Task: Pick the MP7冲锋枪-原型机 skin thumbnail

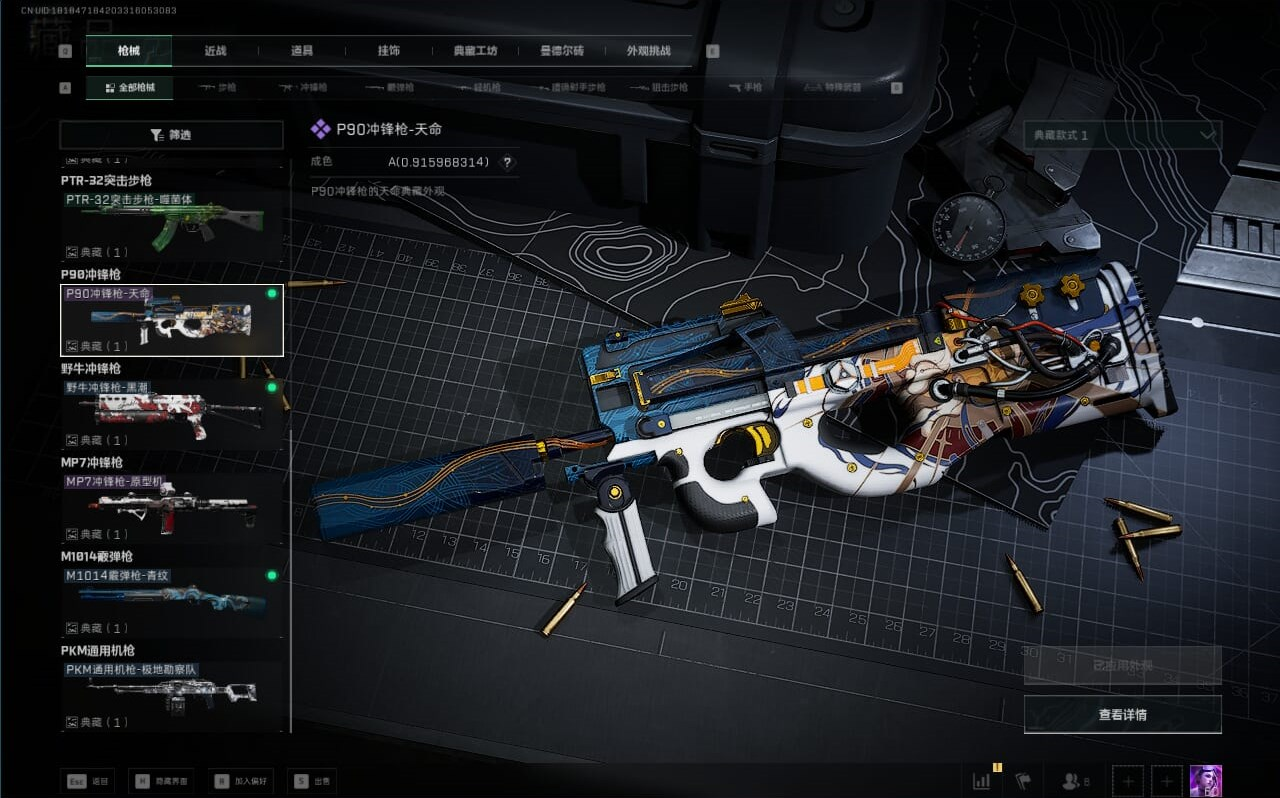Action: click(x=171, y=508)
